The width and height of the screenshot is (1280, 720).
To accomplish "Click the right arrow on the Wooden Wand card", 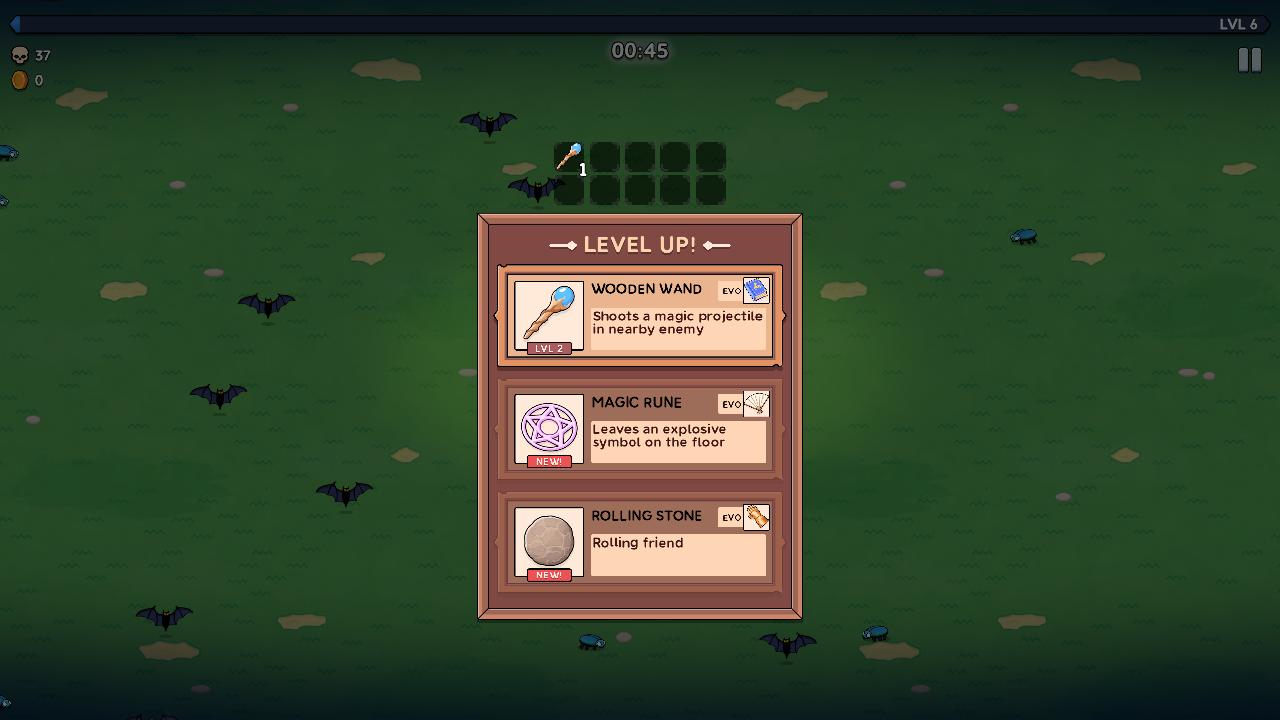I will (x=784, y=316).
